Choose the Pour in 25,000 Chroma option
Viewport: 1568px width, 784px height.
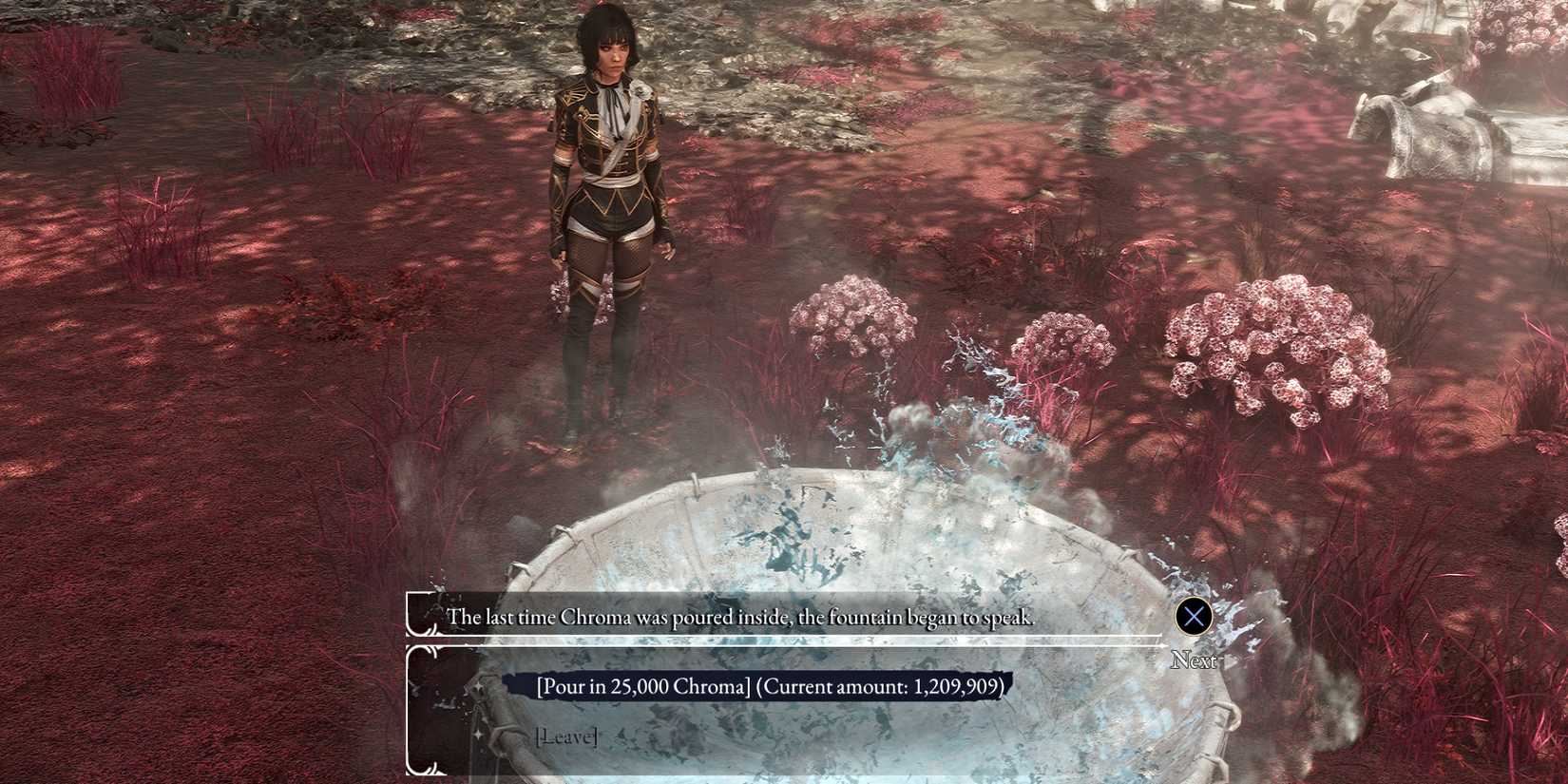(x=769, y=686)
